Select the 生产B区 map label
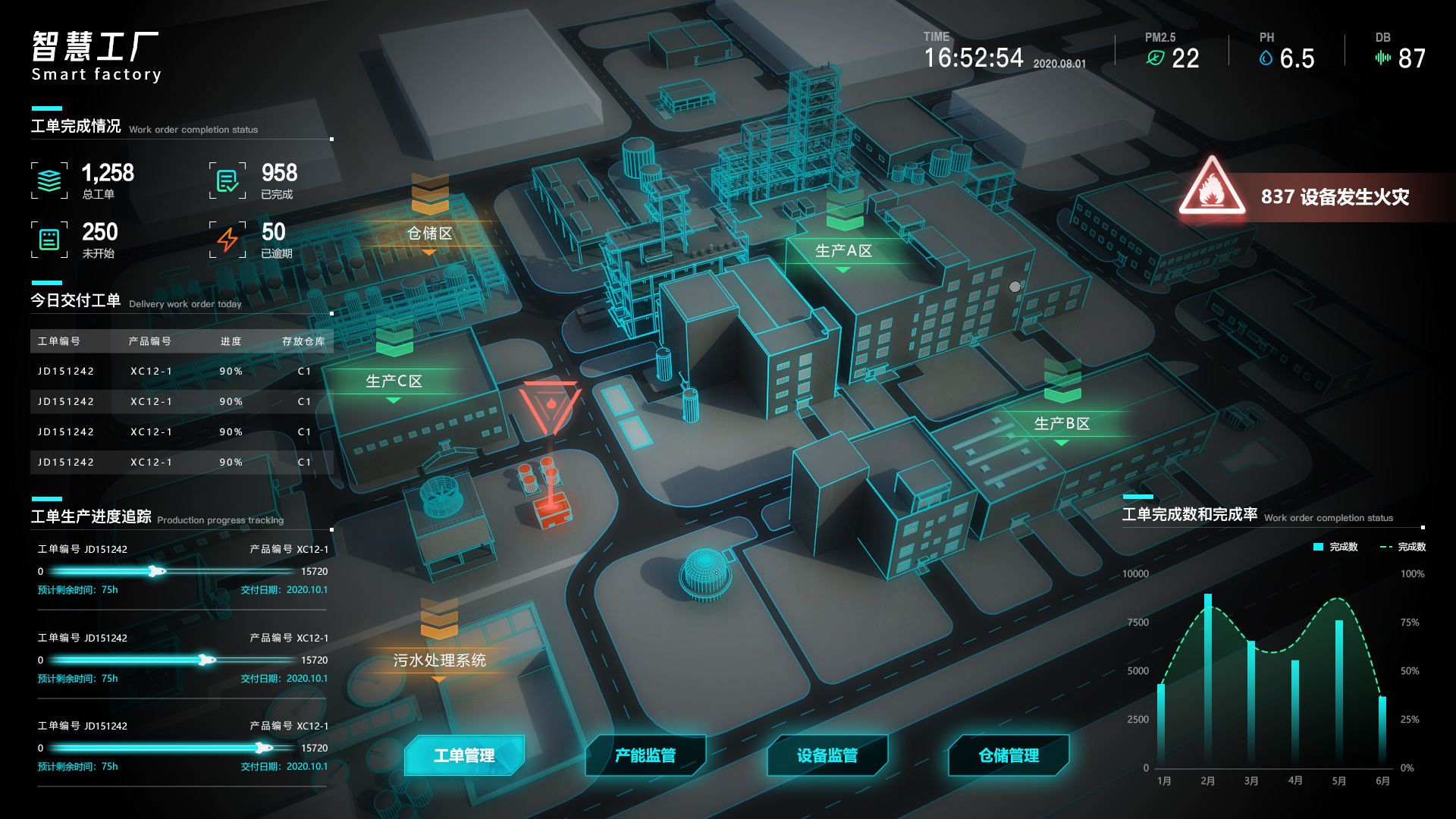 (x=1062, y=423)
